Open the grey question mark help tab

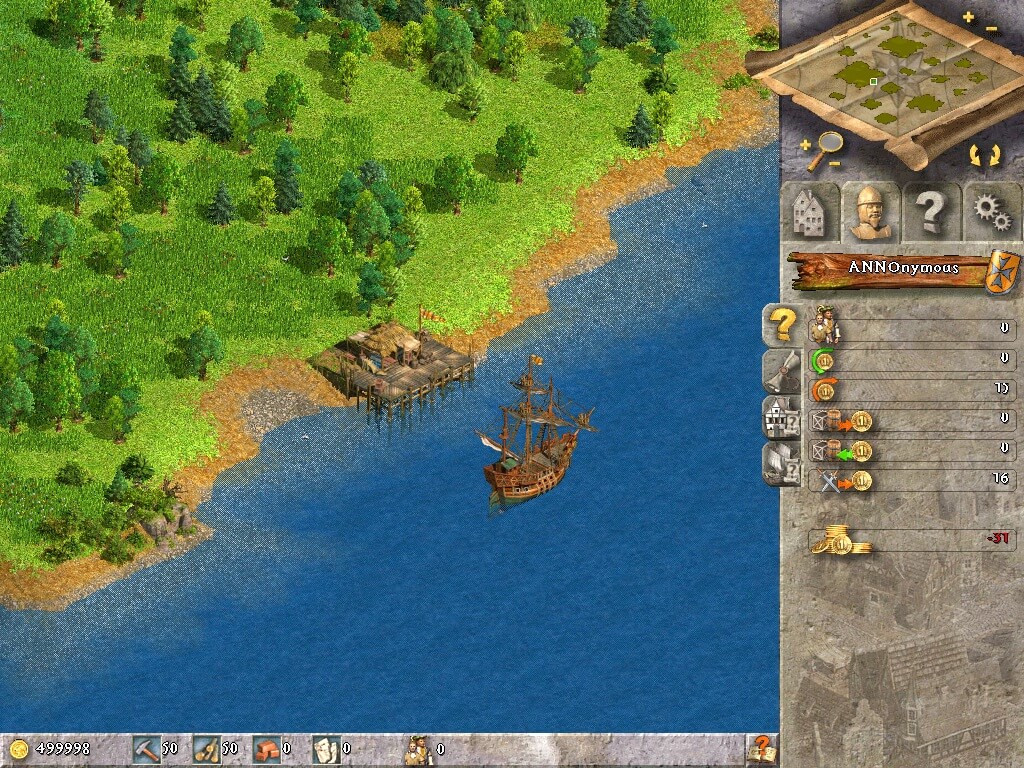pos(931,211)
